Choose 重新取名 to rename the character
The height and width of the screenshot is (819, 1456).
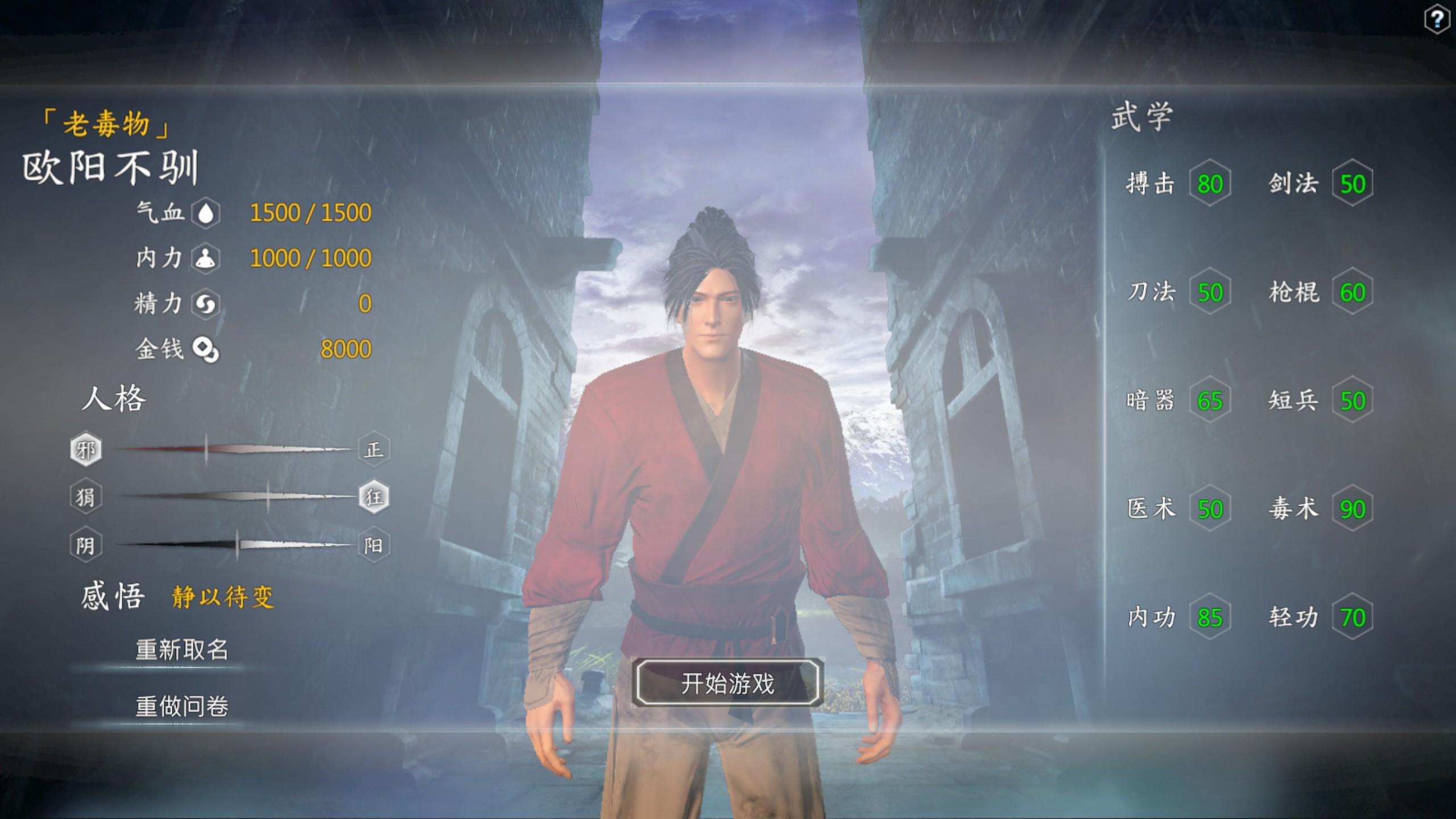pos(182,650)
